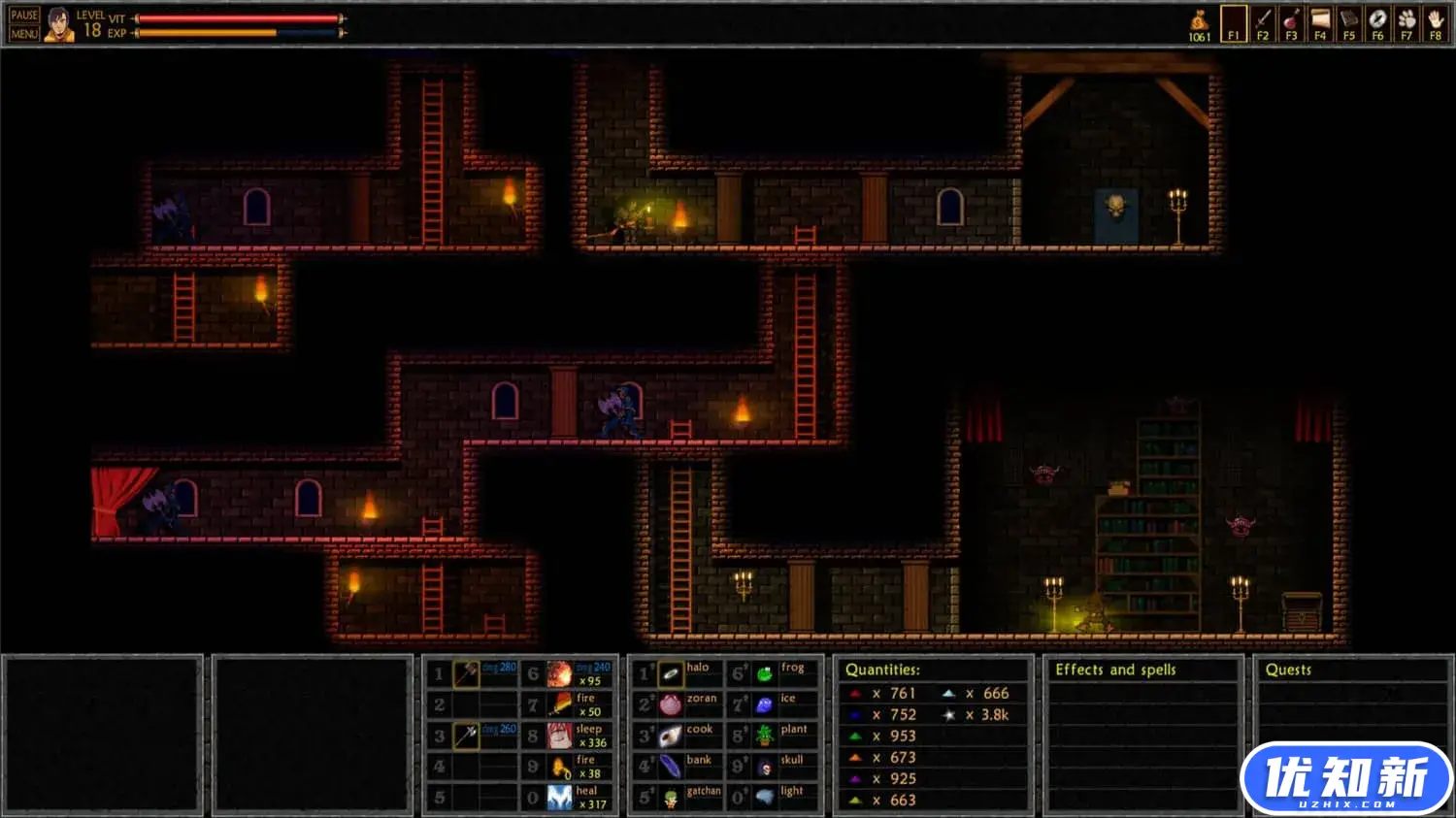The height and width of the screenshot is (818, 1456).
Task: Open the potion panel marked F3
Action: pos(1291,23)
